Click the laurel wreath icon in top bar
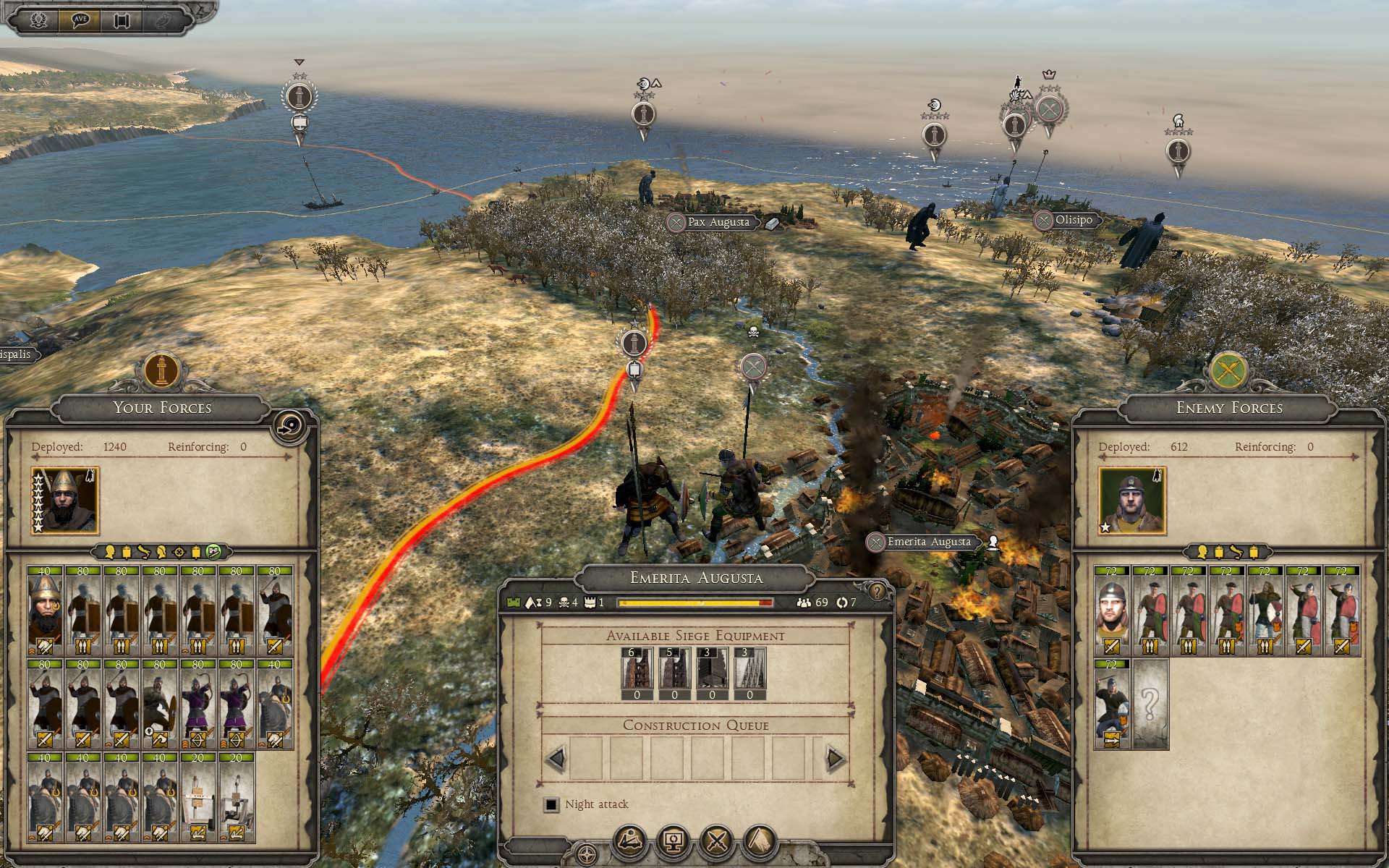Screen dimensions: 1389x868 coord(39,20)
